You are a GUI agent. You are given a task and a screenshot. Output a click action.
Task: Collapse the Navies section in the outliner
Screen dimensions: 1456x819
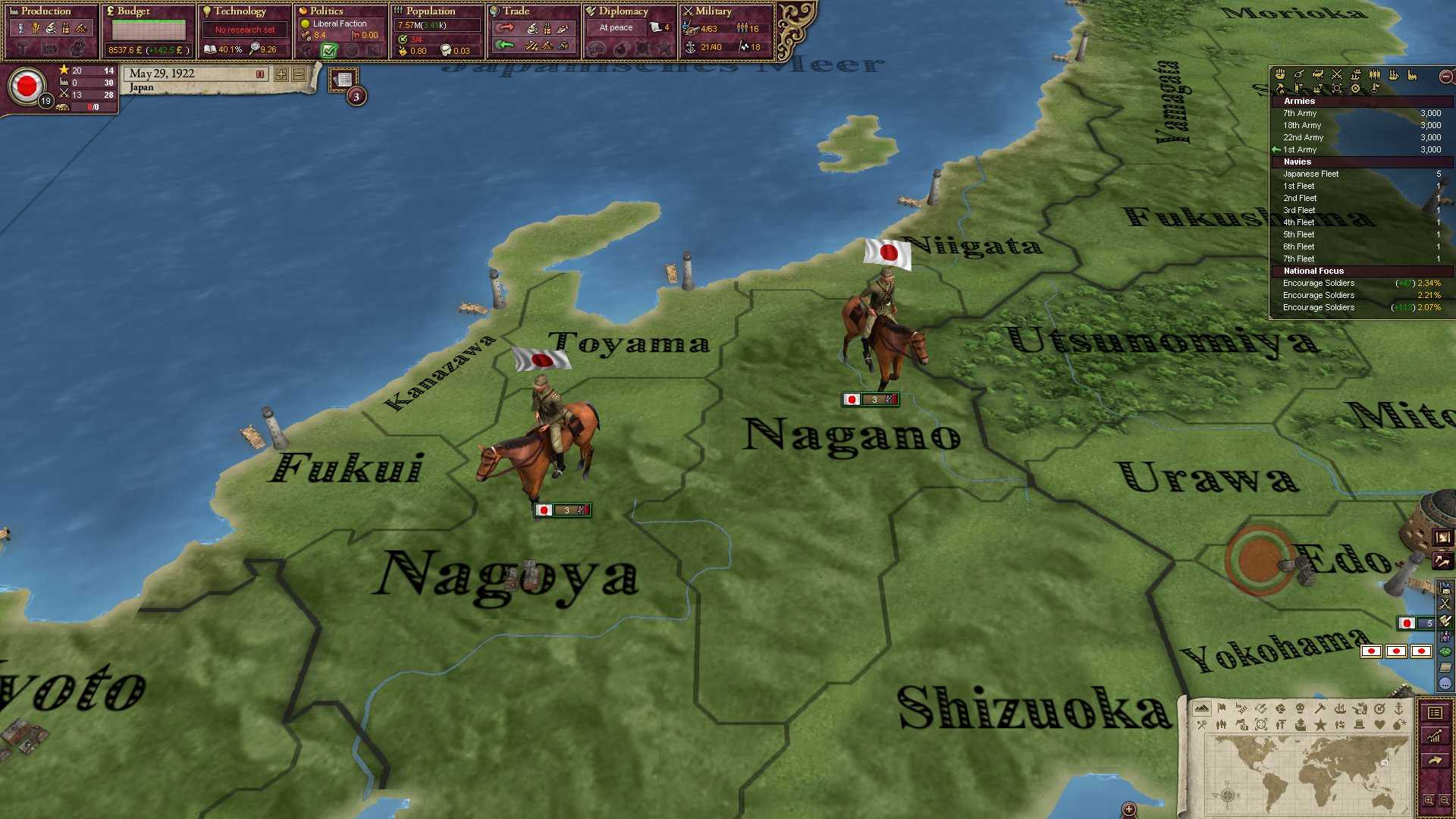(x=1297, y=162)
